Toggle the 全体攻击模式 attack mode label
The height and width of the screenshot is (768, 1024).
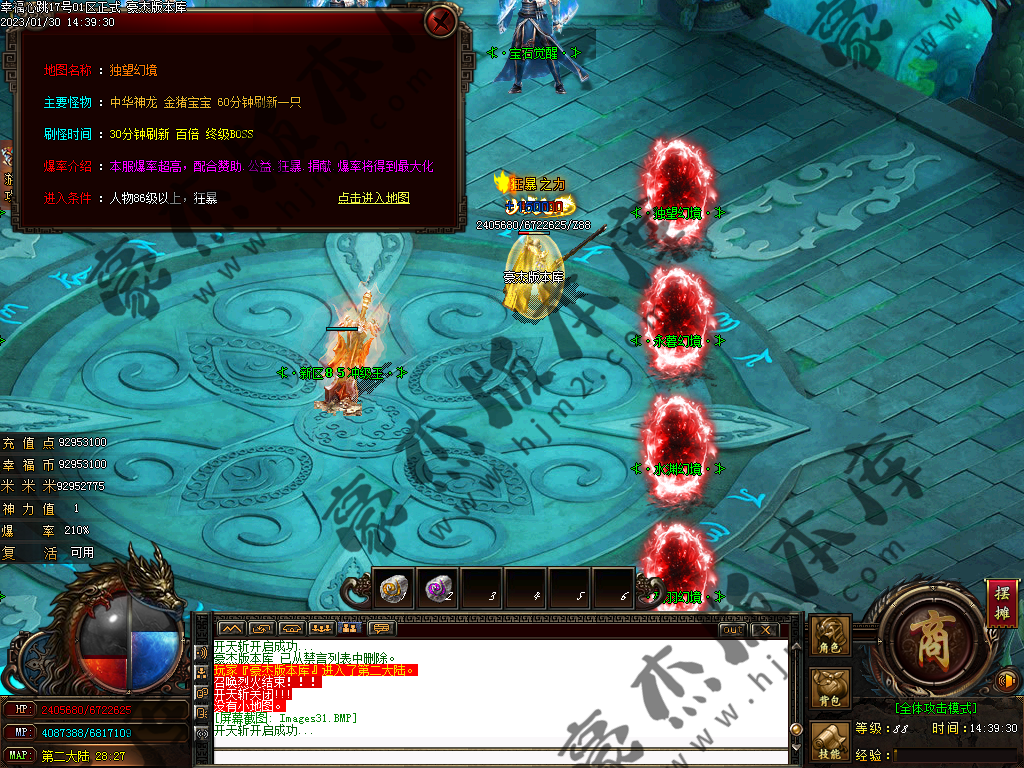[x=936, y=708]
